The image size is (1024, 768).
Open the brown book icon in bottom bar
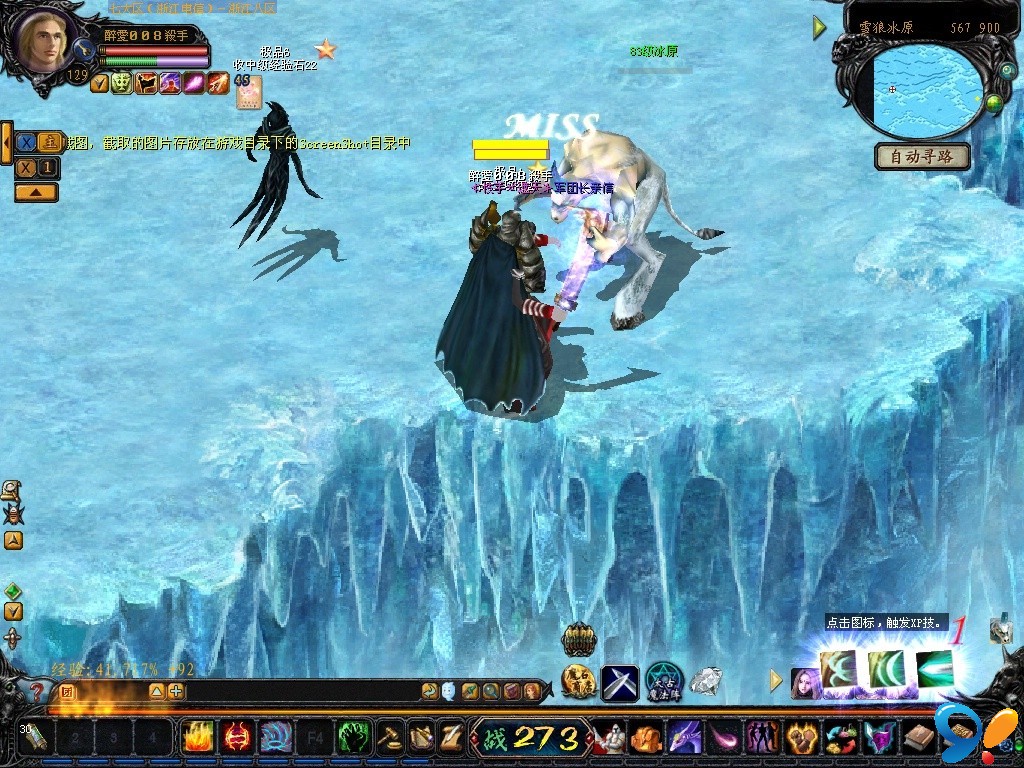coord(920,739)
